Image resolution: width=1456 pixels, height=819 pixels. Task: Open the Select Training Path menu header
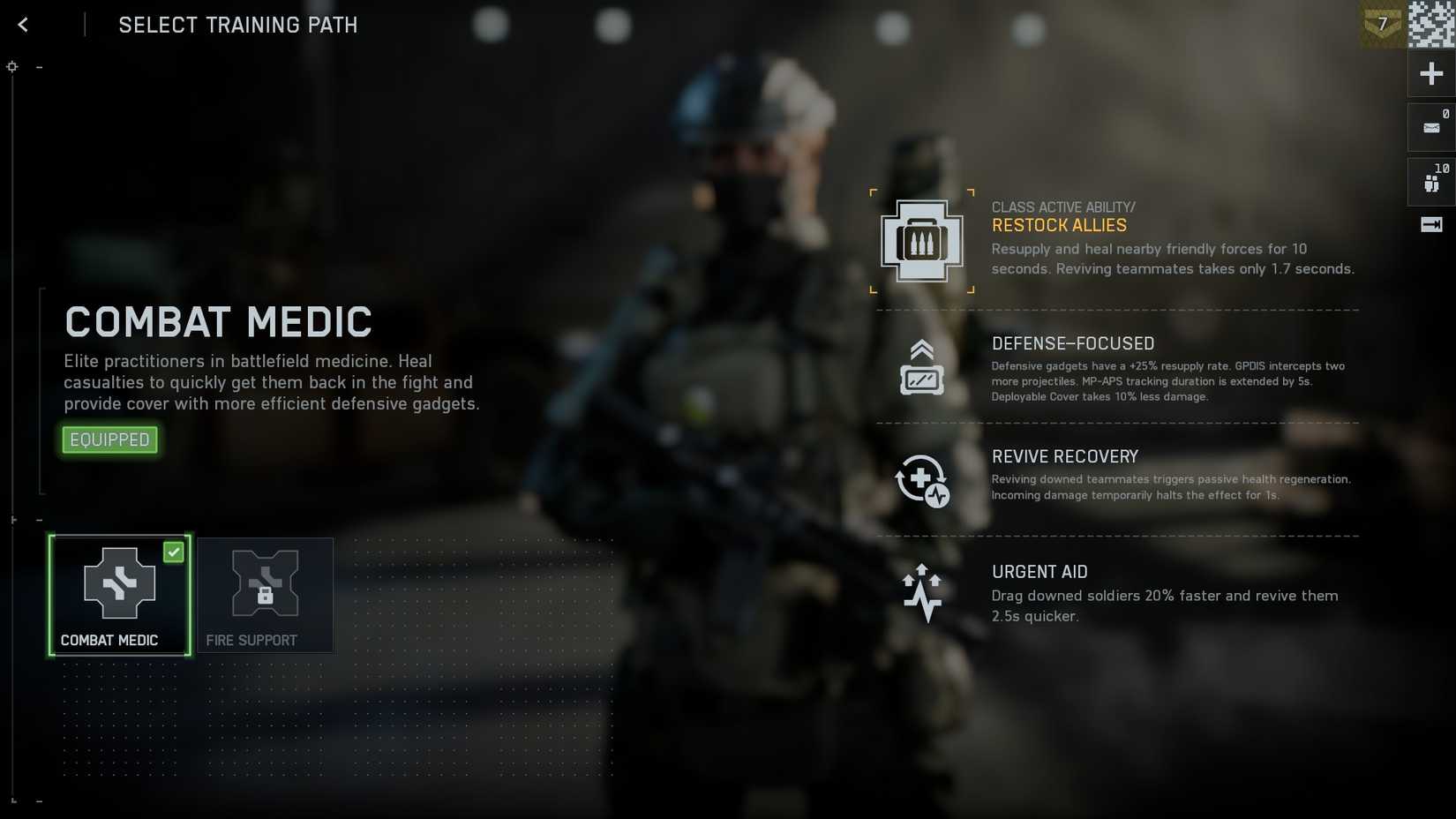[236, 25]
